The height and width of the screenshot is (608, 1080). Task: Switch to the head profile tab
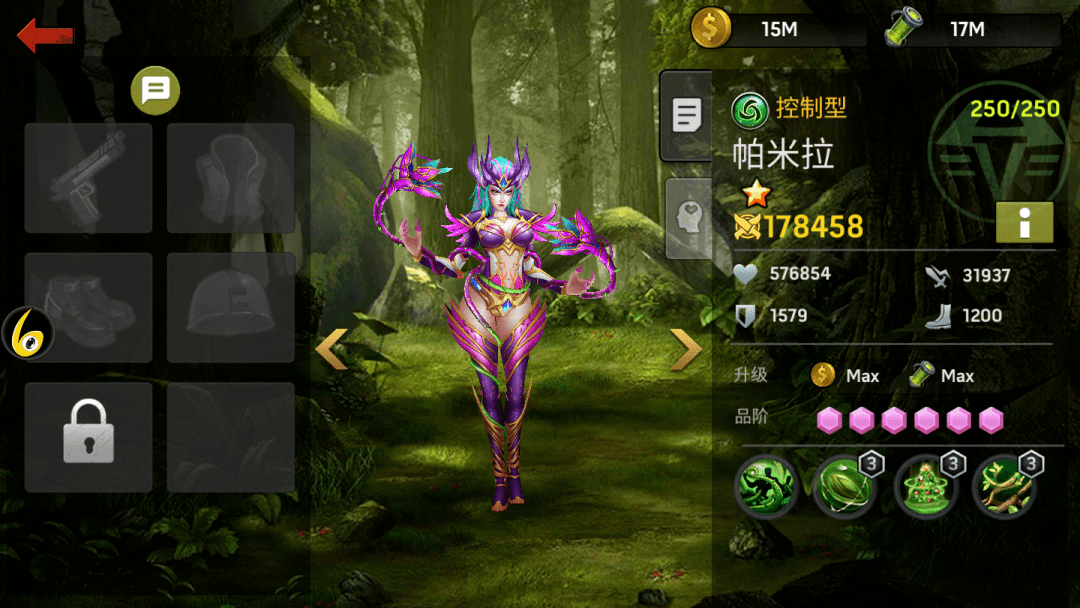point(687,217)
